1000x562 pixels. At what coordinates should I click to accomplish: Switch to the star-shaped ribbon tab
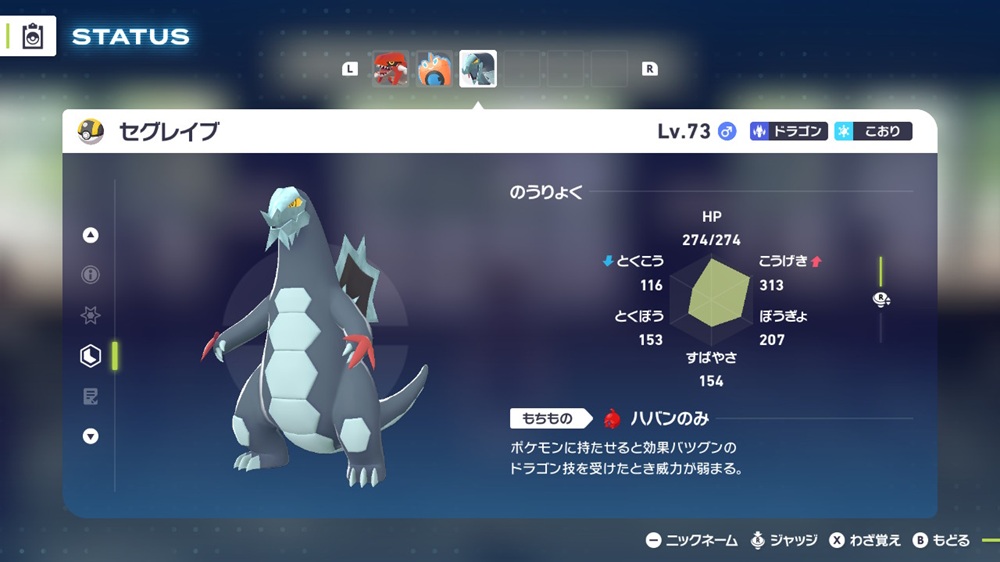click(x=91, y=315)
